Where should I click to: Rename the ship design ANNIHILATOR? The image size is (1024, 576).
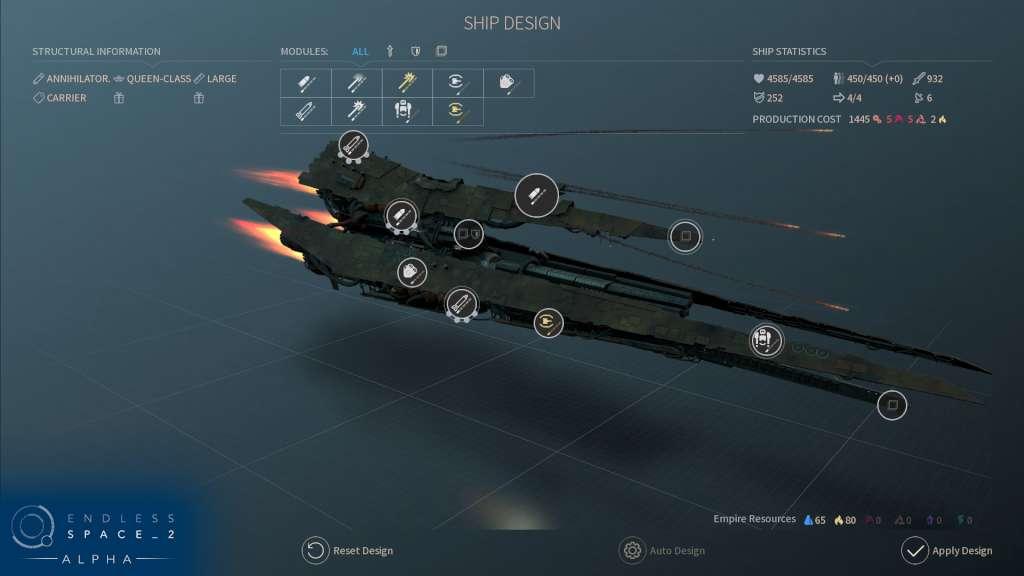pos(72,78)
